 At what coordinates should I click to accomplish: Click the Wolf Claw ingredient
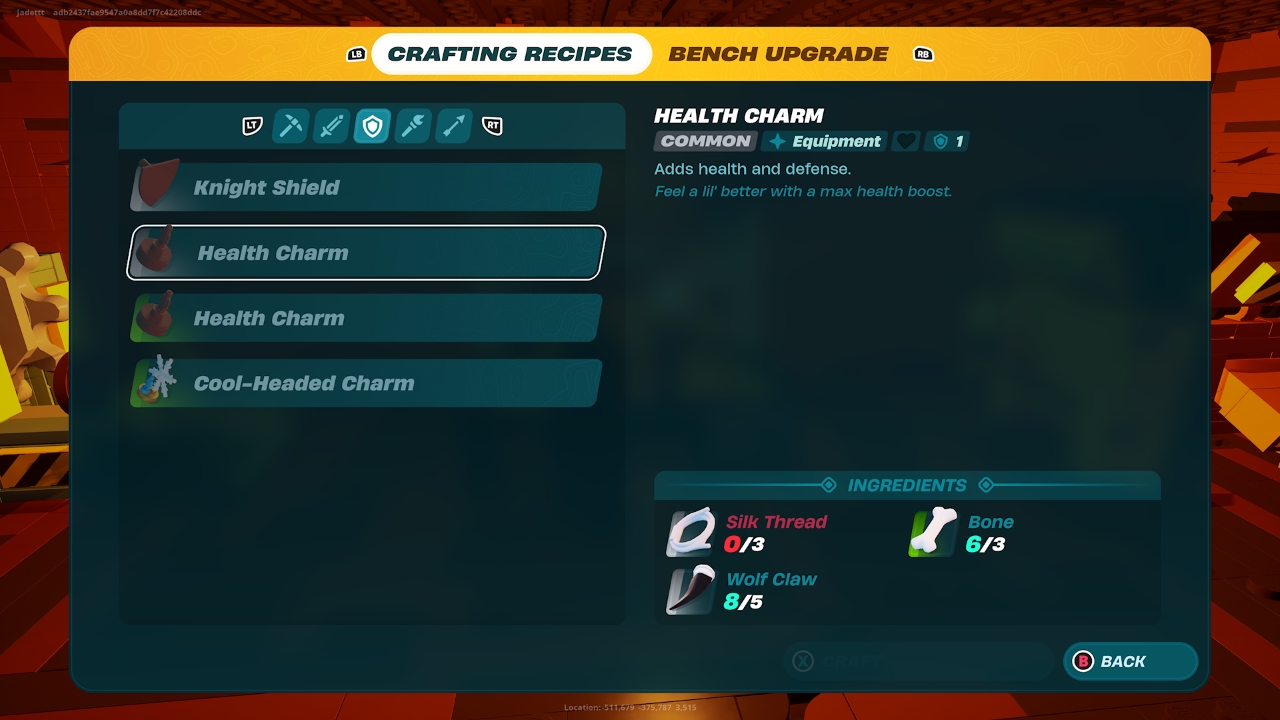click(x=745, y=590)
